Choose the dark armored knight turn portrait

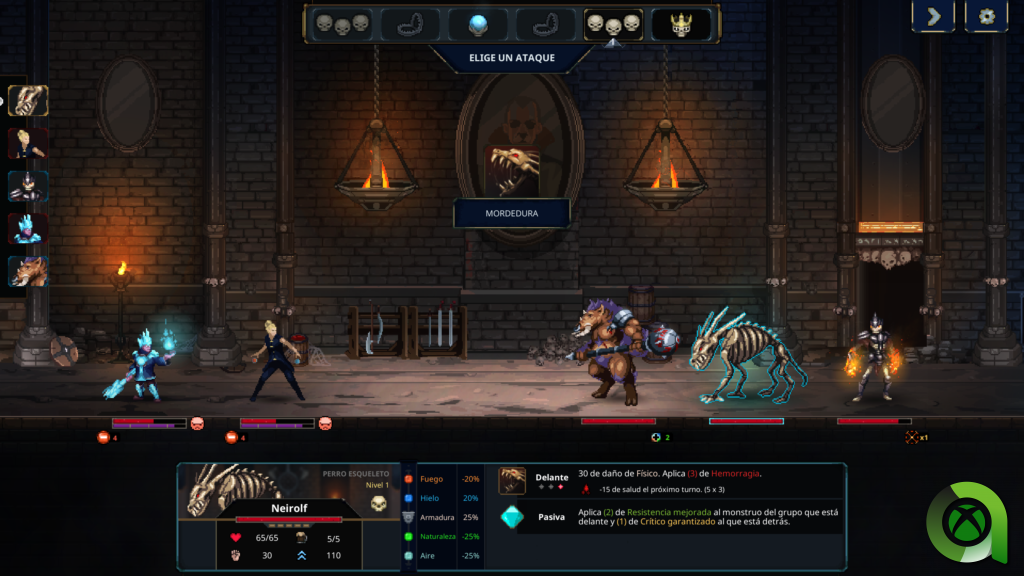point(28,186)
